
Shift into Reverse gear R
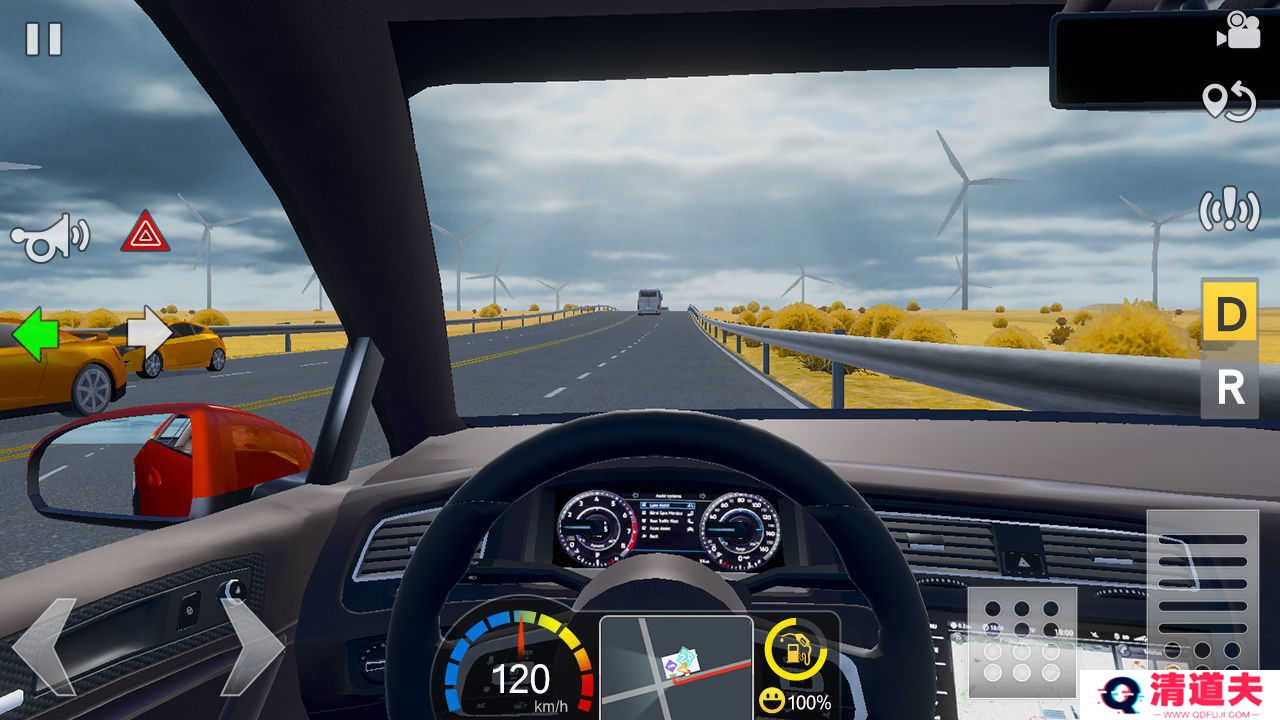point(1230,389)
